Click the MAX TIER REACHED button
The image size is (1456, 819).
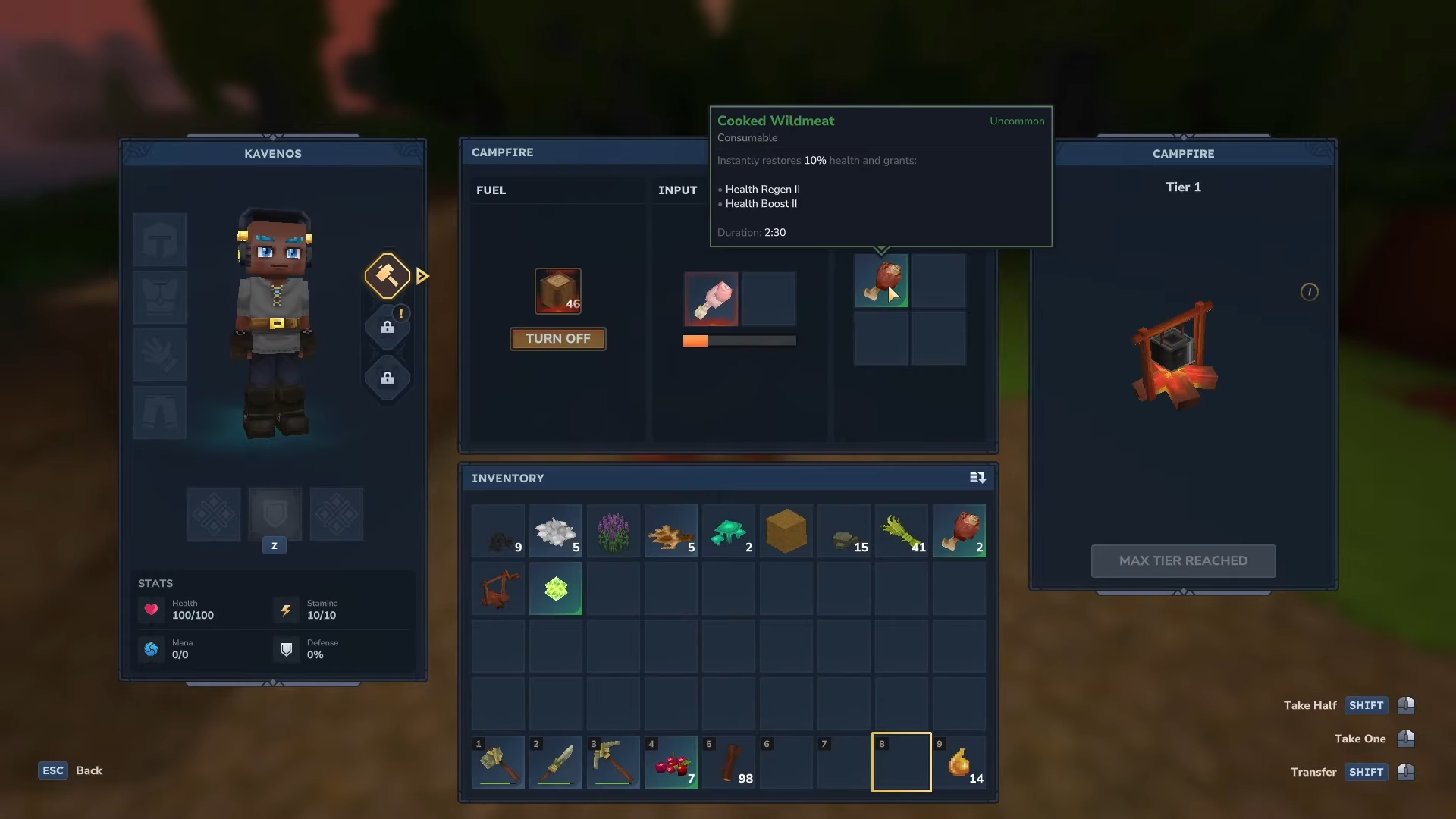1183,561
